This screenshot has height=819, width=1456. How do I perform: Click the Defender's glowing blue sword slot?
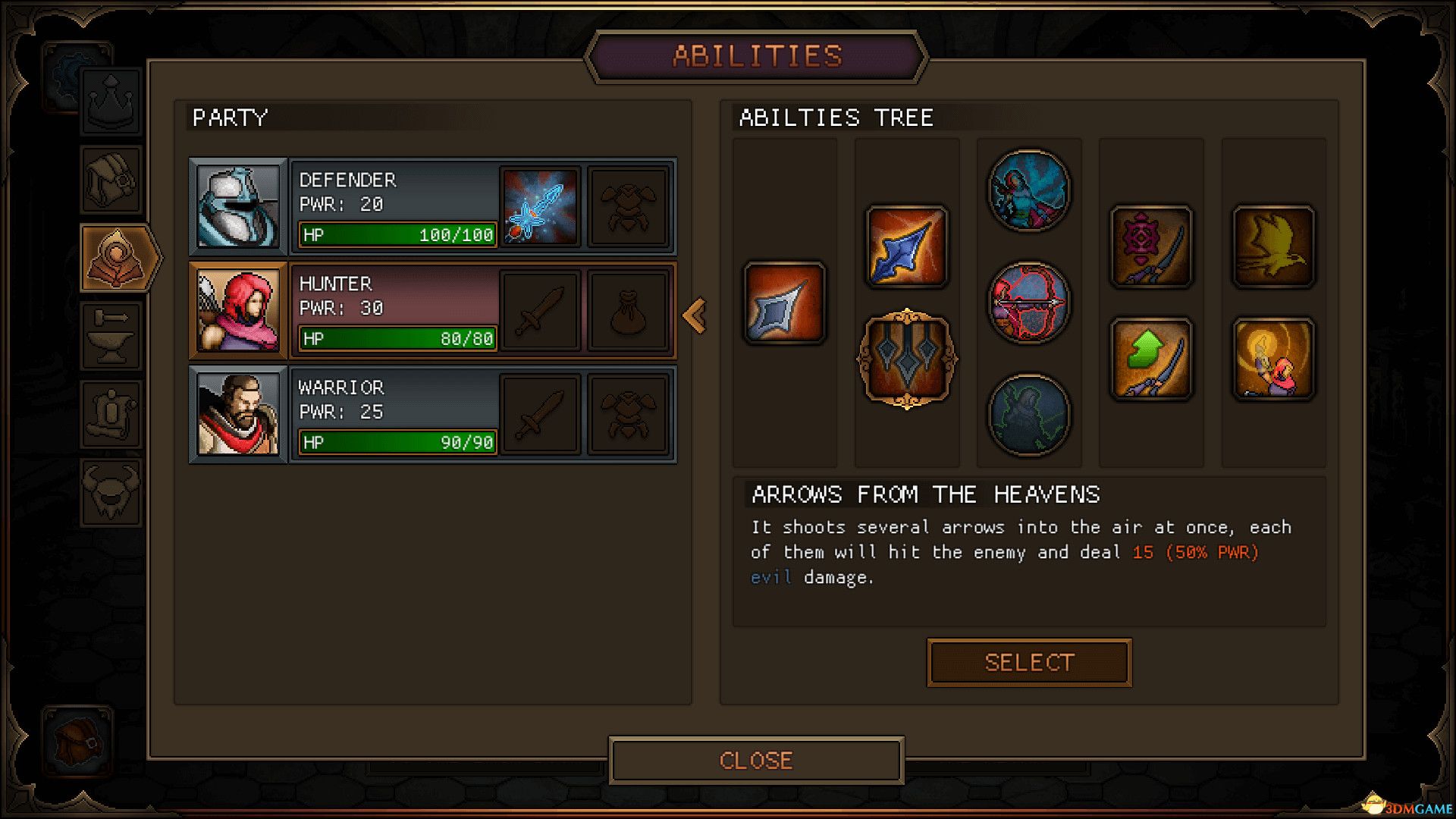[540, 206]
